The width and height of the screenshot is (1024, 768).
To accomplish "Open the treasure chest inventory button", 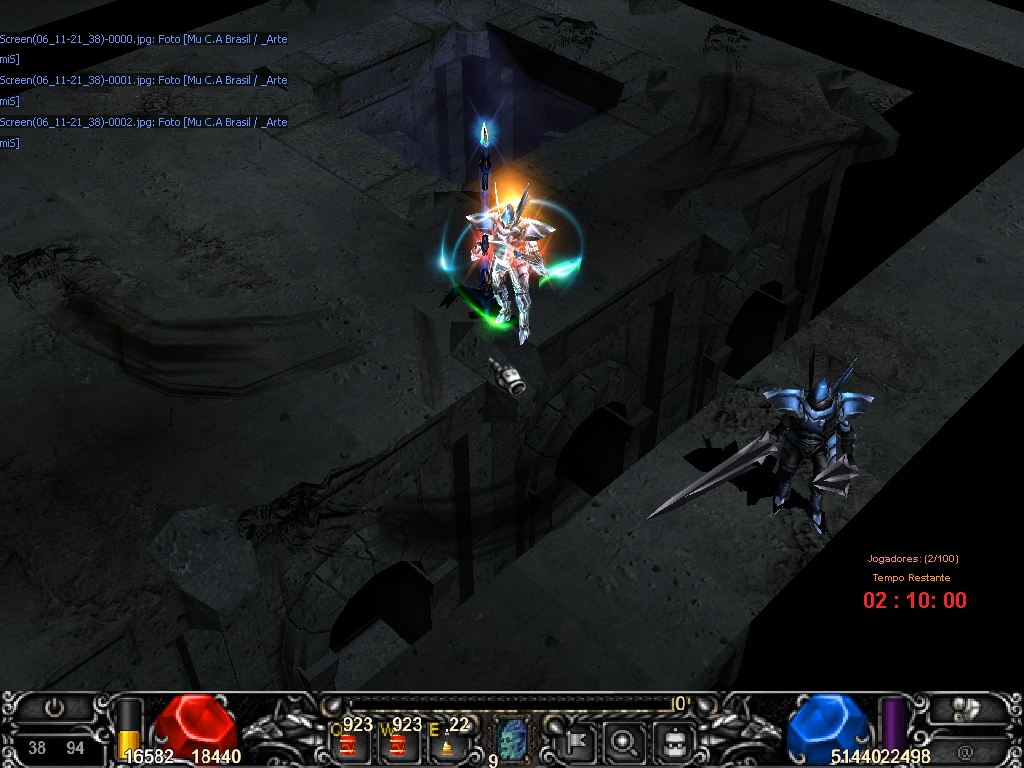I will tap(675, 742).
